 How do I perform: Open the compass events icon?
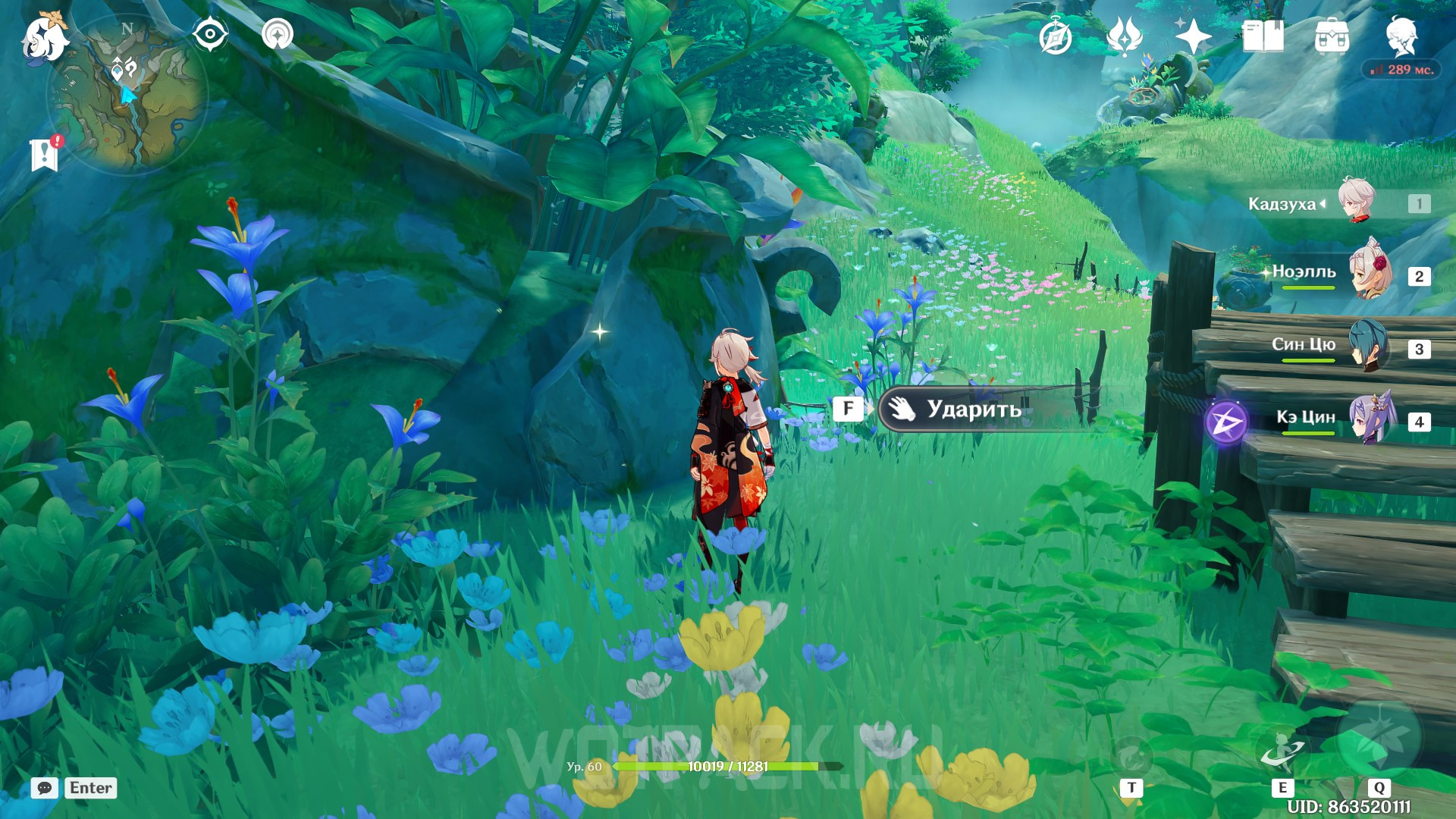point(1055,37)
